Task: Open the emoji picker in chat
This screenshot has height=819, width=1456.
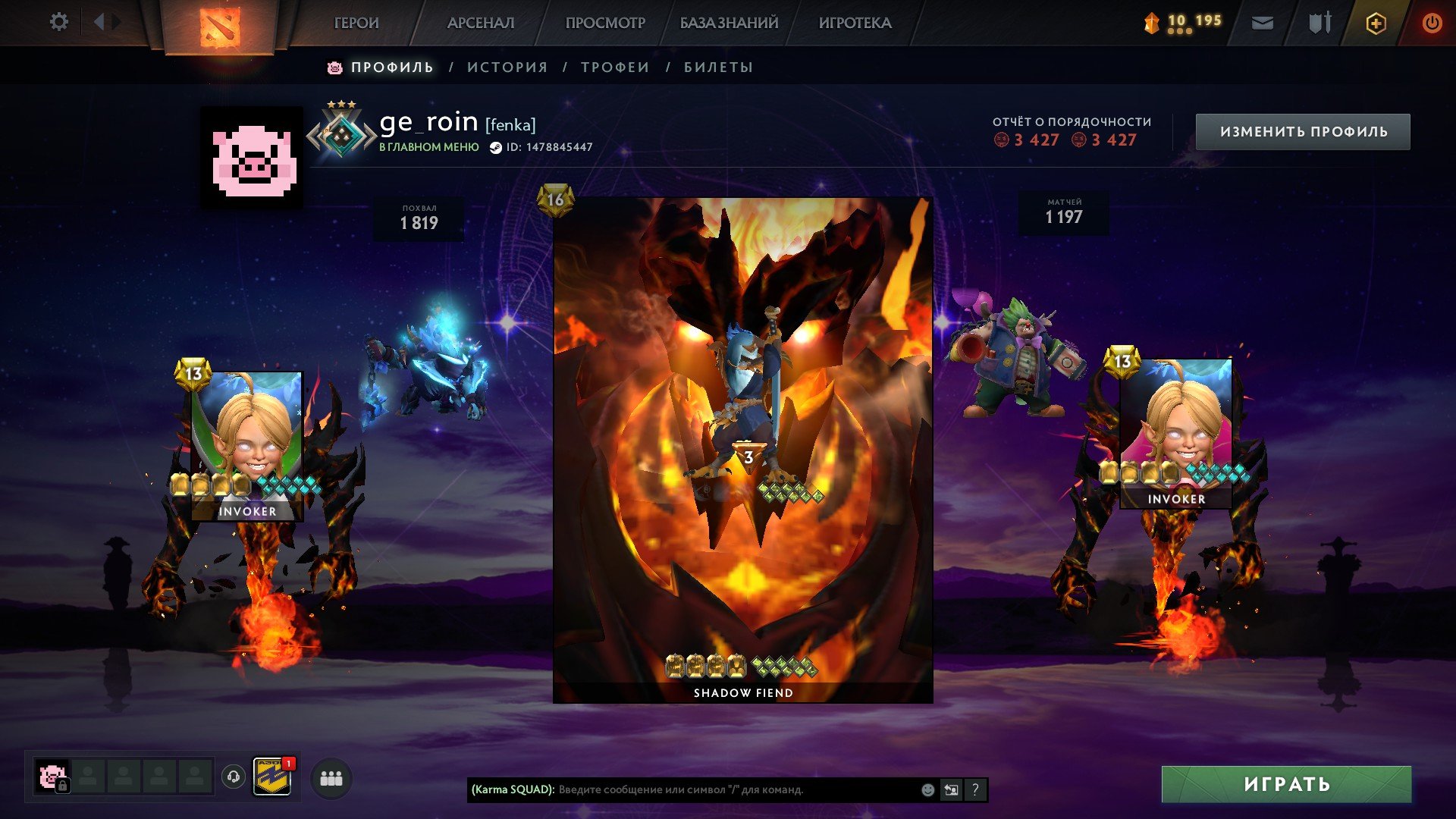Action: [927, 789]
